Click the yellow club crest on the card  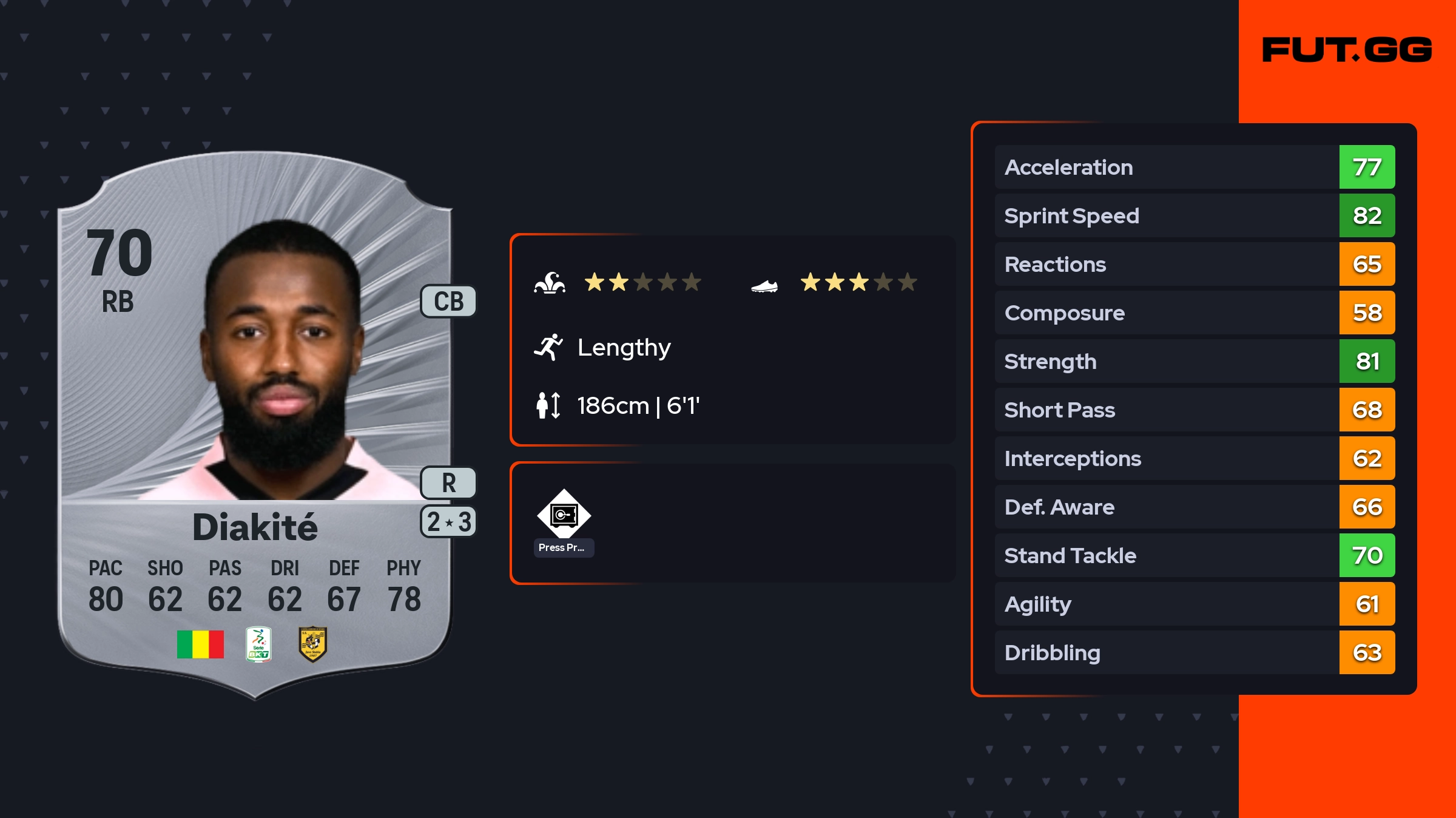click(312, 644)
